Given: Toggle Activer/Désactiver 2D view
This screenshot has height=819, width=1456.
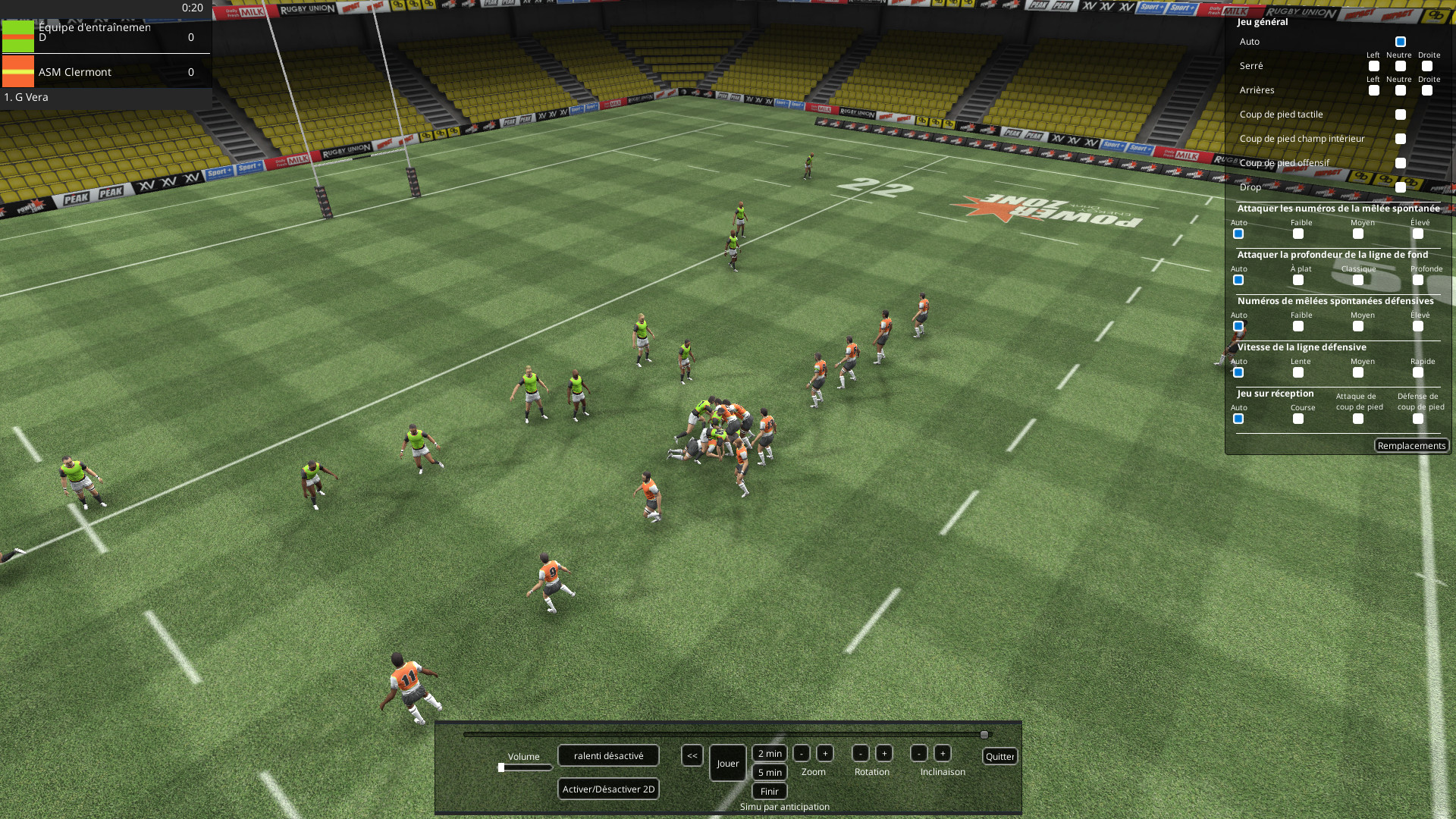Looking at the screenshot, I should pyautogui.click(x=607, y=789).
